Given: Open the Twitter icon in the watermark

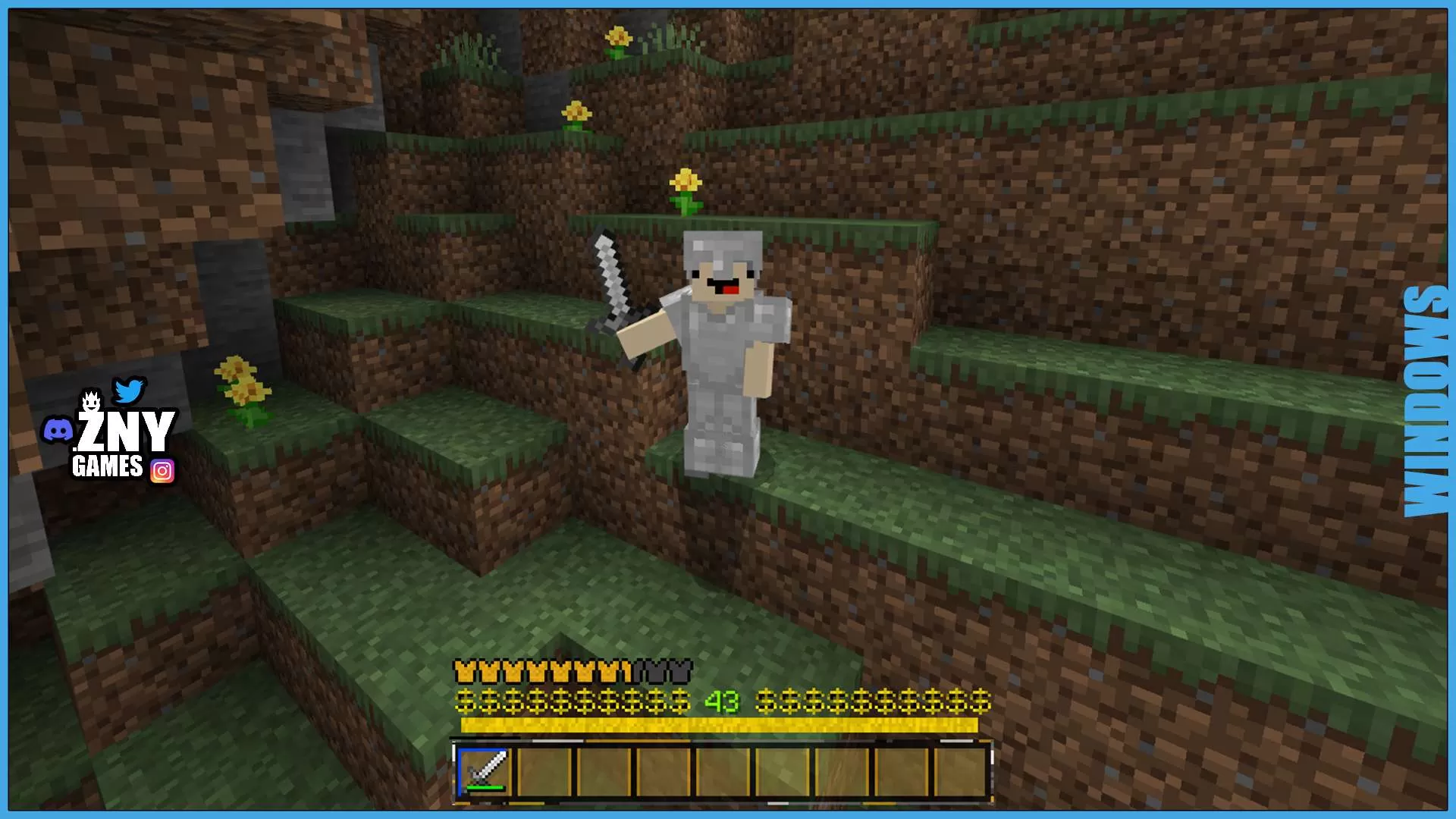Looking at the screenshot, I should (130, 391).
